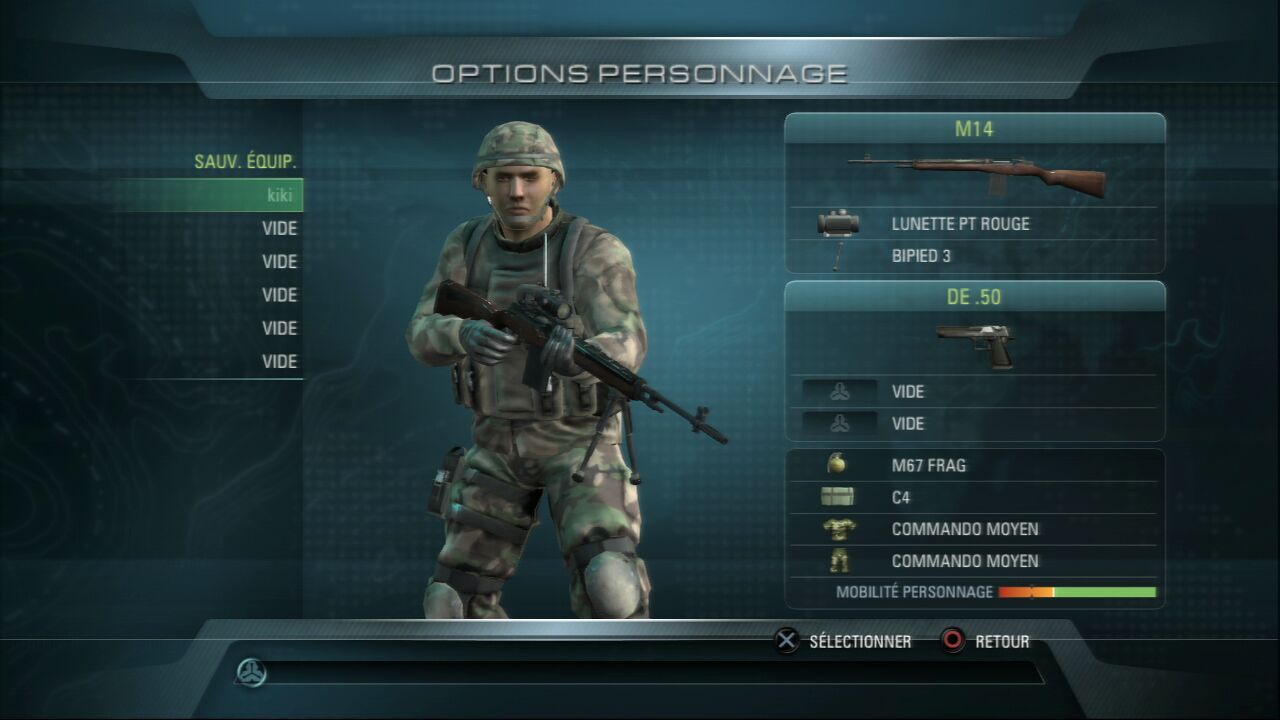Choose the Lunette PT Rouge attachment
The height and width of the screenshot is (720, 1280).
960,224
